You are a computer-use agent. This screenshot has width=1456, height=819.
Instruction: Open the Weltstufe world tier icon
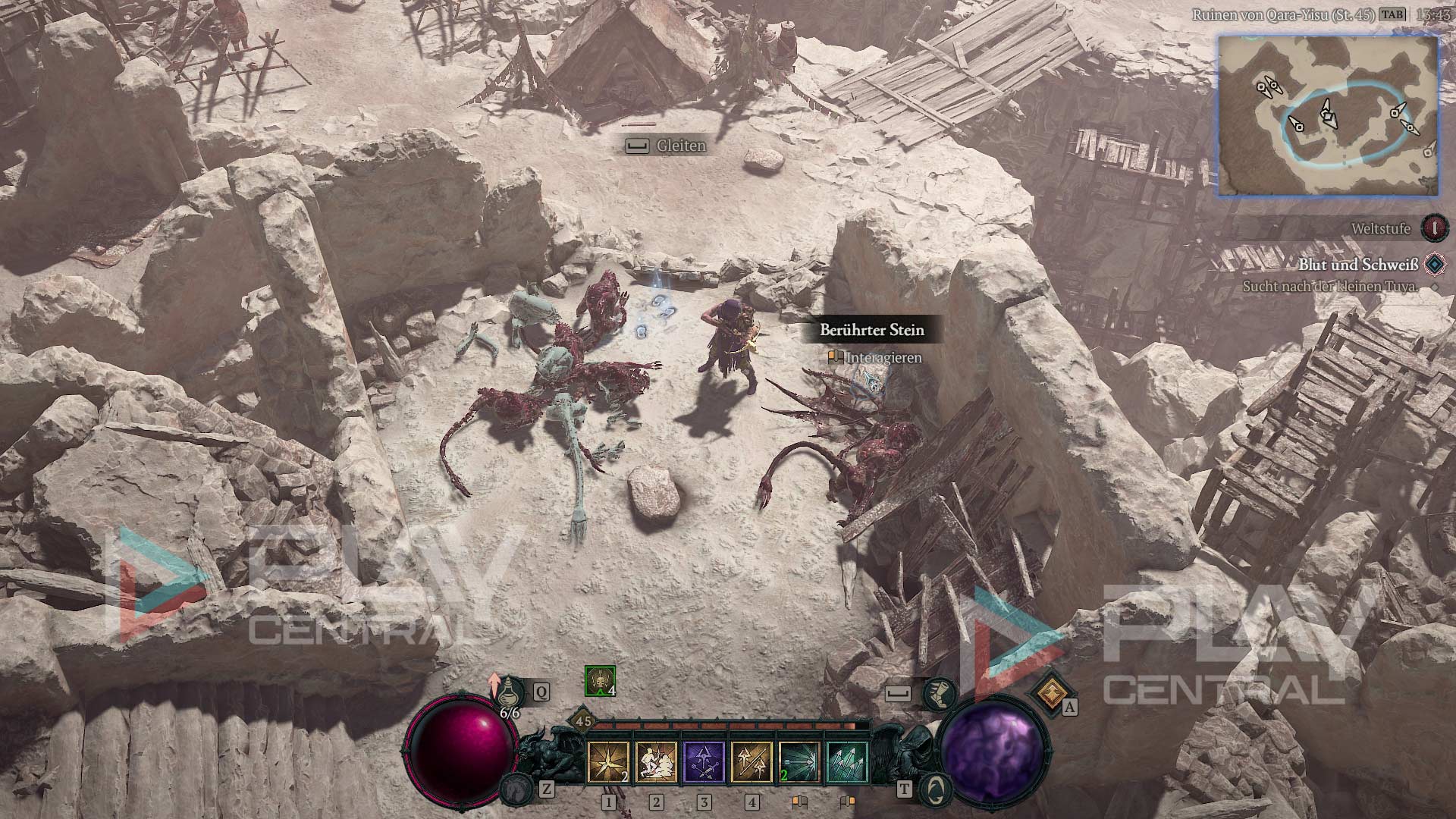(1434, 227)
